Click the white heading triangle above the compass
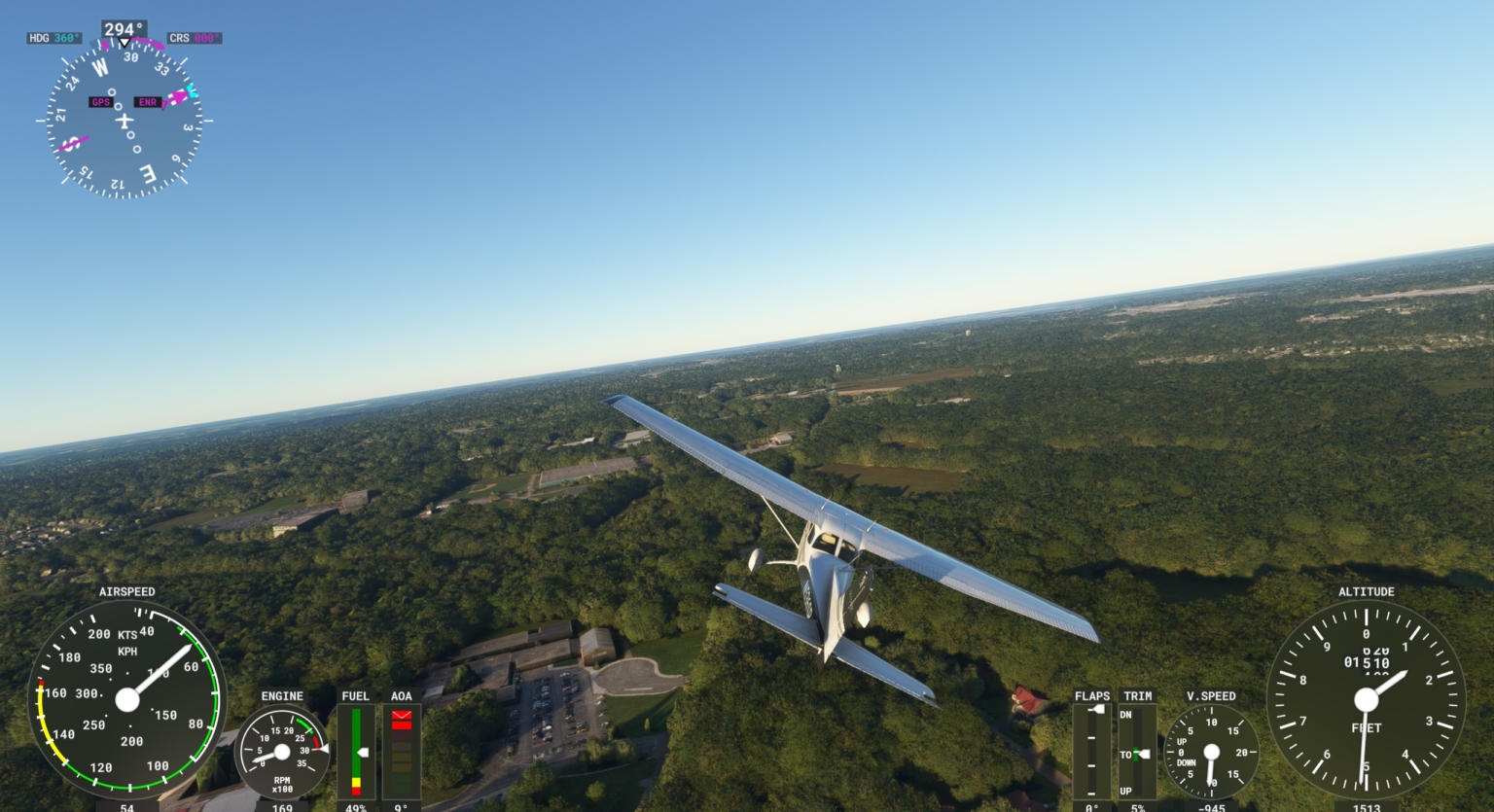Viewport: 1494px width, 812px height. pos(124,43)
